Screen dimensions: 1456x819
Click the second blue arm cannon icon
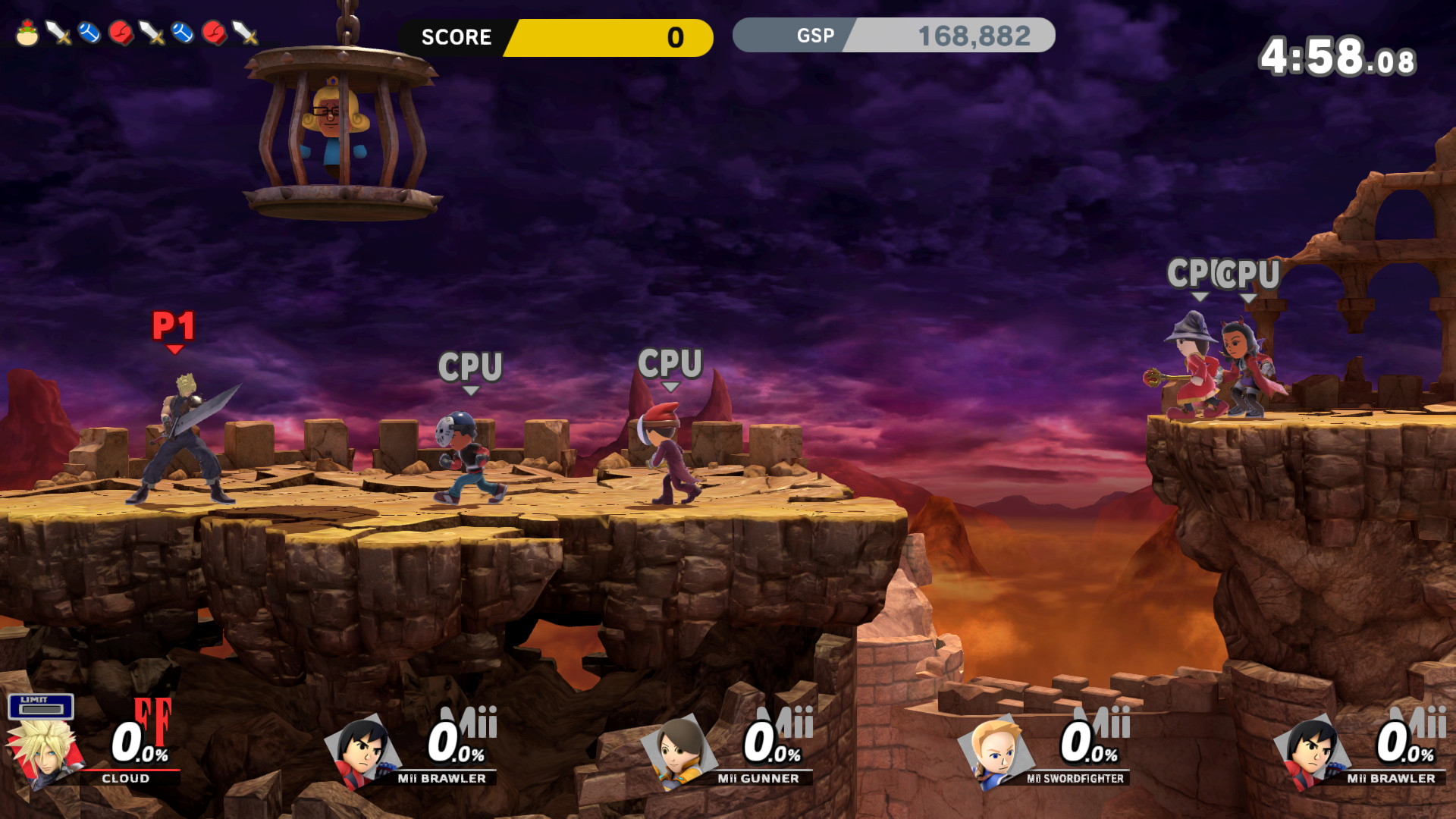pyautogui.click(x=181, y=32)
